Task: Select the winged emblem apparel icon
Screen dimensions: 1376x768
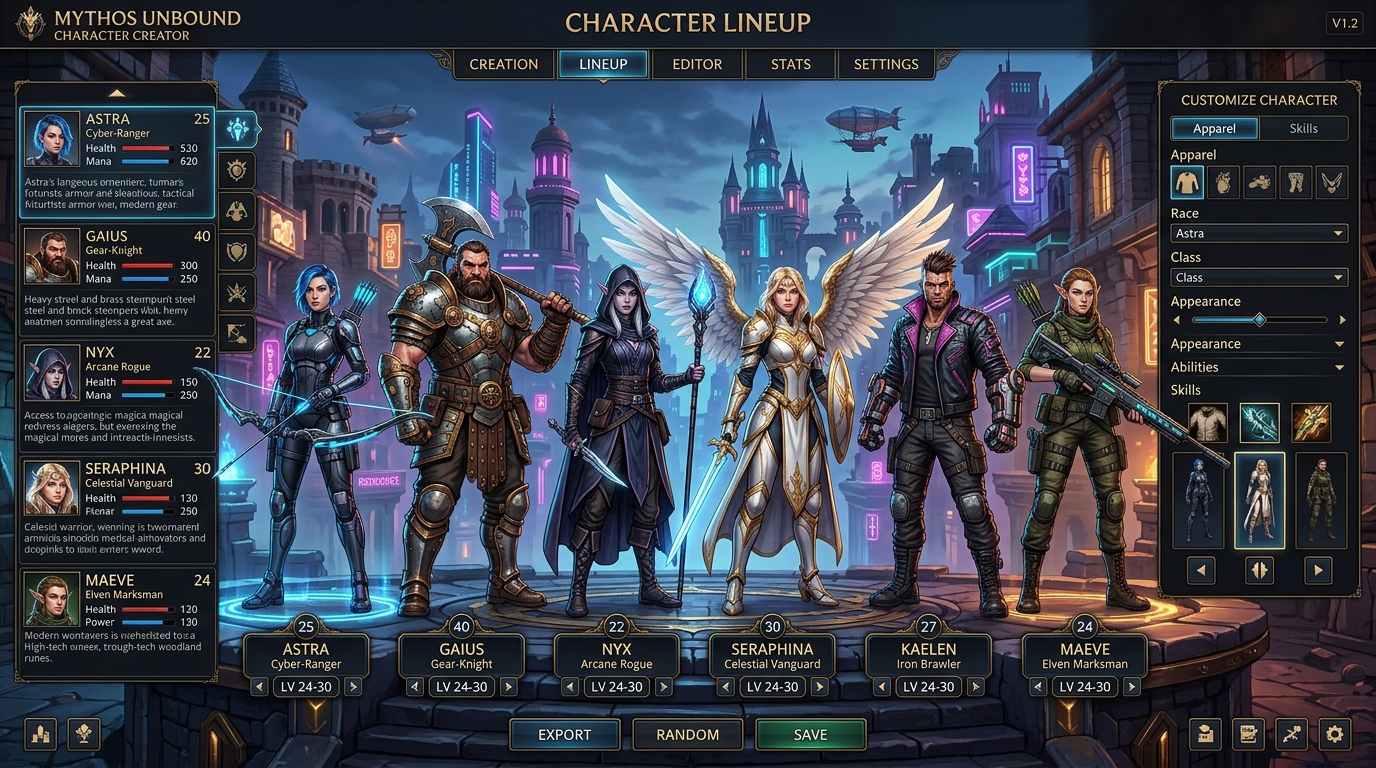Action: pos(1332,182)
